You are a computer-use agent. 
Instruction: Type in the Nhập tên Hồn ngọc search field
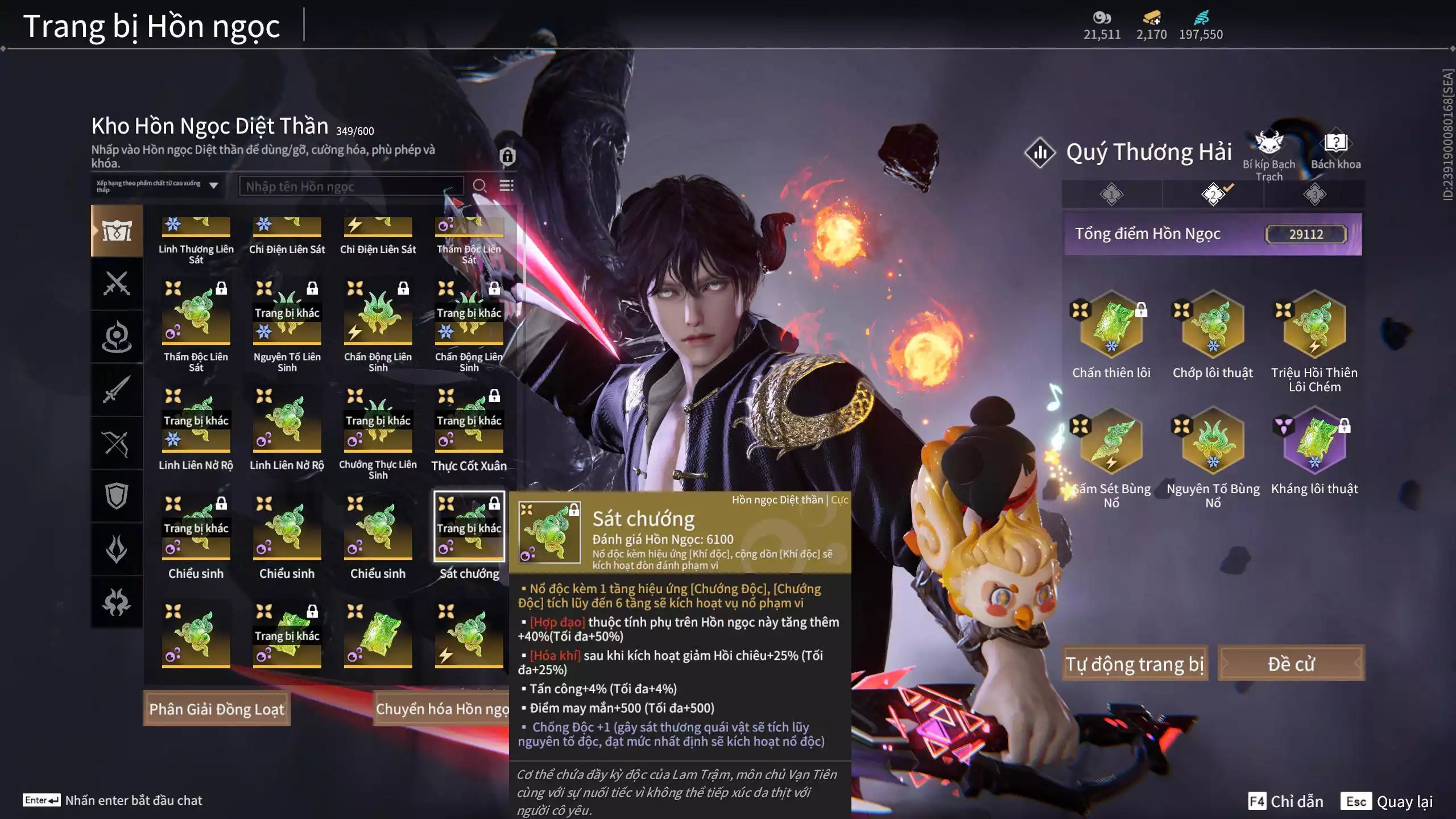coord(351,187)
